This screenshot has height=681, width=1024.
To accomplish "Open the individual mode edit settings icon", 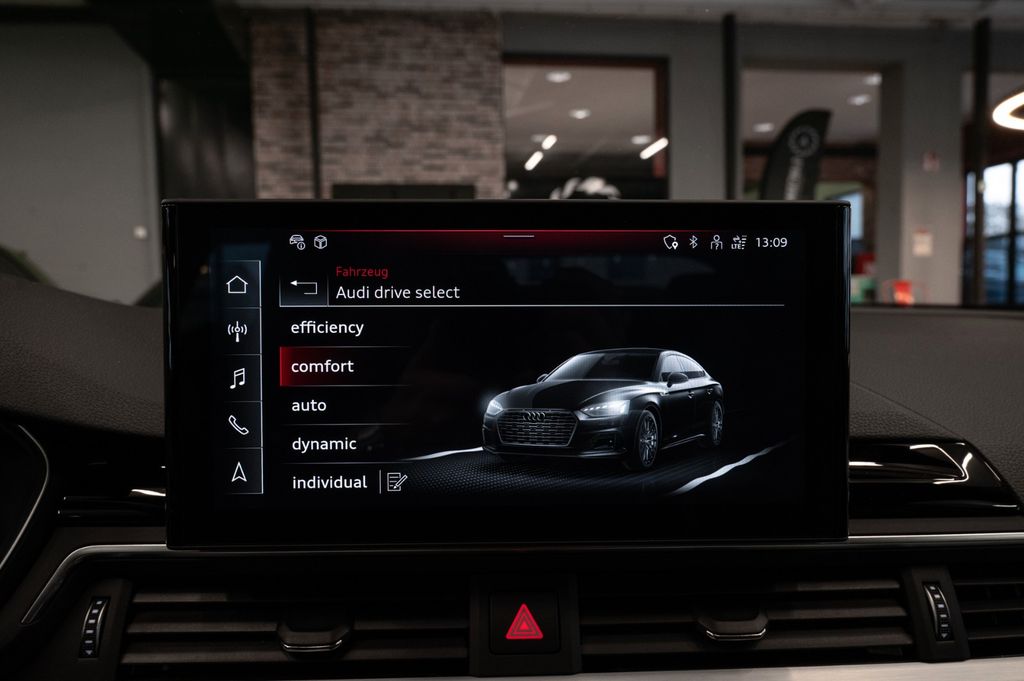I will point(397,482).
